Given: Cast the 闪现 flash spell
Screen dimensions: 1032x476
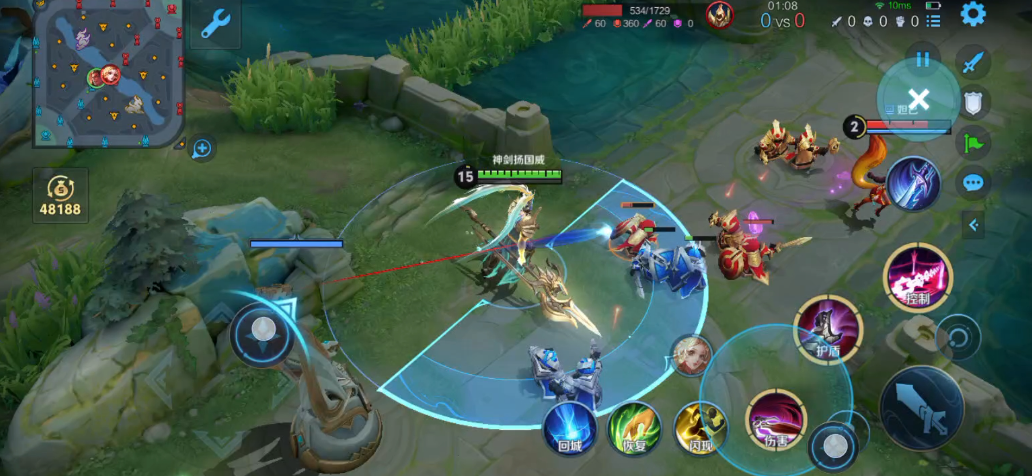Looking at the screenshot, I should pos(699,428).
